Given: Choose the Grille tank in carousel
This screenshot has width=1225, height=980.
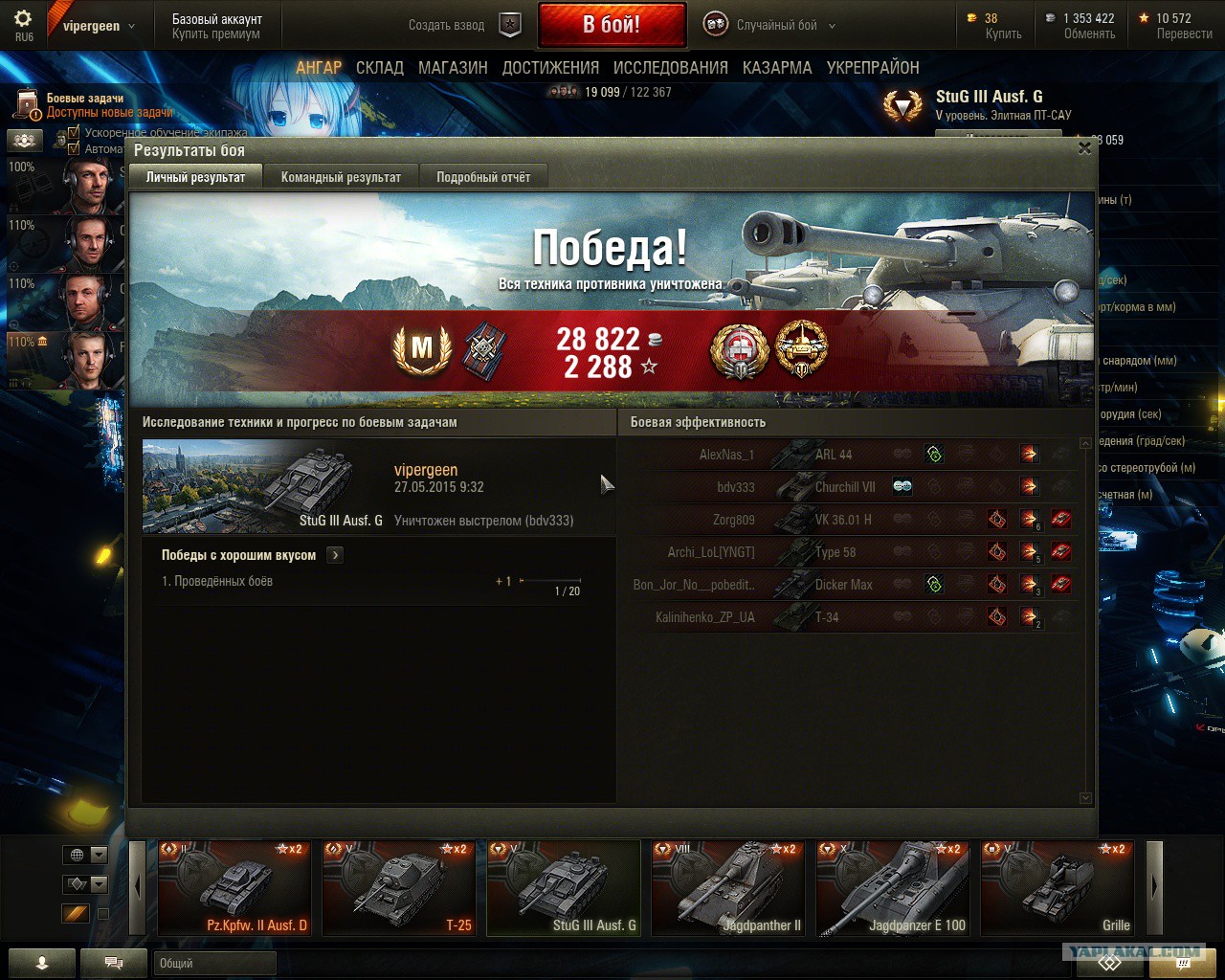Looking at the screenshot, I should (x=1058, y=887).
